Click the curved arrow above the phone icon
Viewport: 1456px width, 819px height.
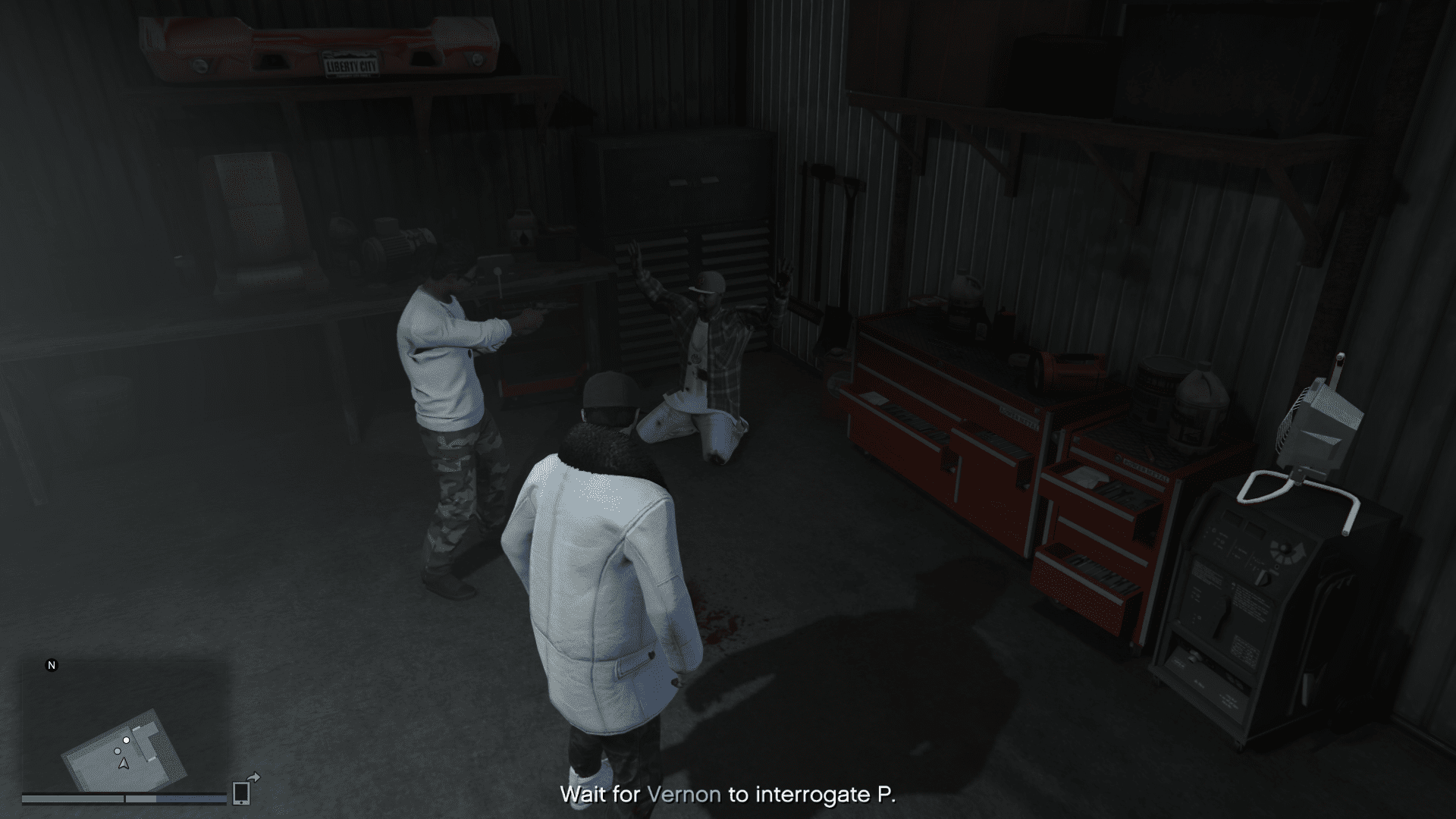254,777
